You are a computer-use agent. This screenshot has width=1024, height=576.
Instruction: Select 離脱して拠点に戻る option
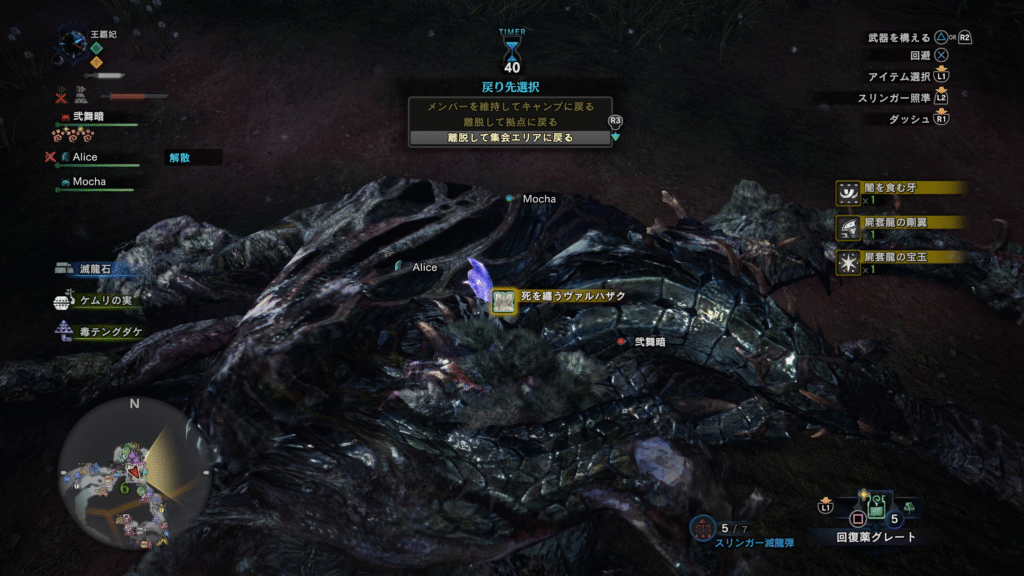(510, 122)
